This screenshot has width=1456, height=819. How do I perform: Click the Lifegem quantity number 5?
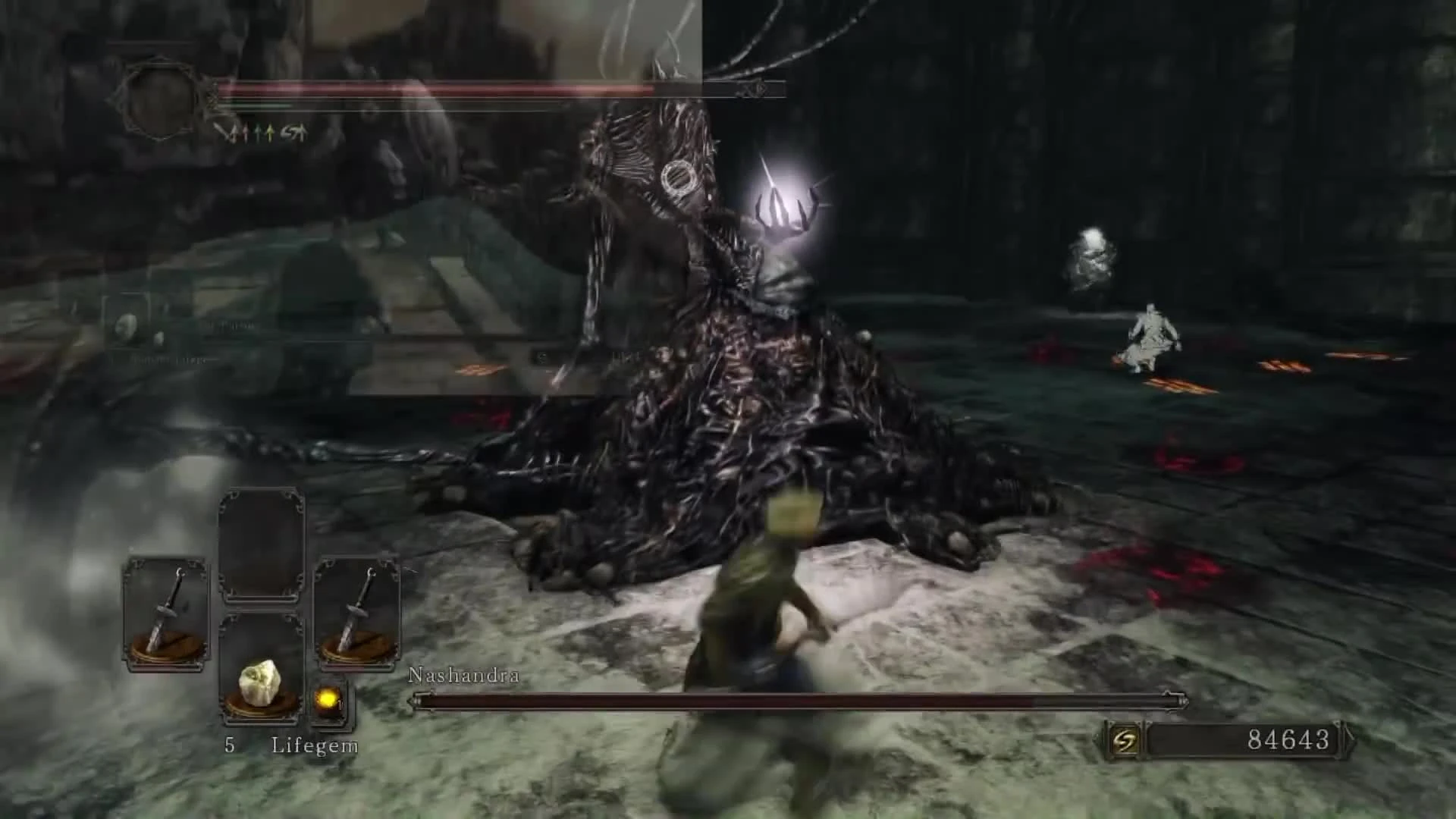230,745
